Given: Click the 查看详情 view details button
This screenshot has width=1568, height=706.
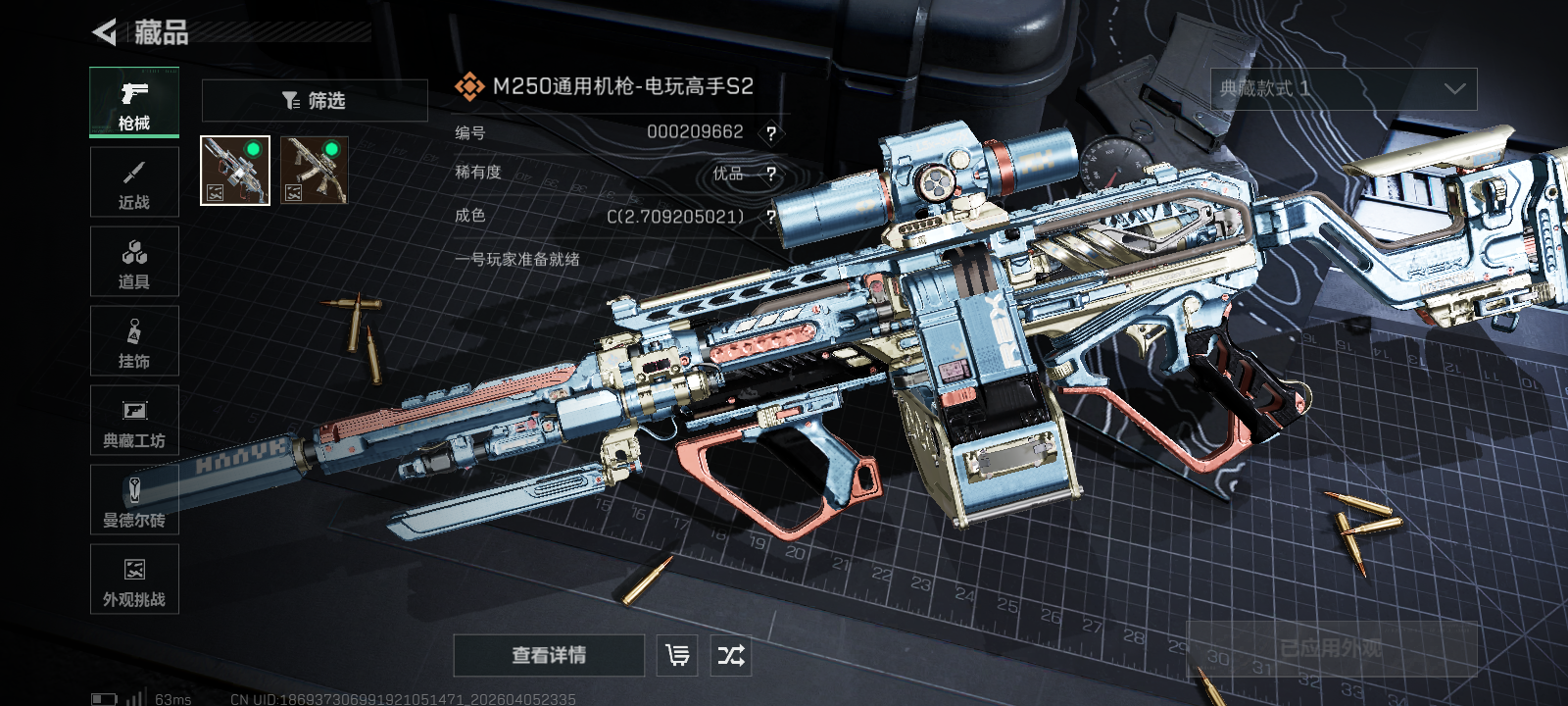Looking at the screenshot, I should click(549, 655).
